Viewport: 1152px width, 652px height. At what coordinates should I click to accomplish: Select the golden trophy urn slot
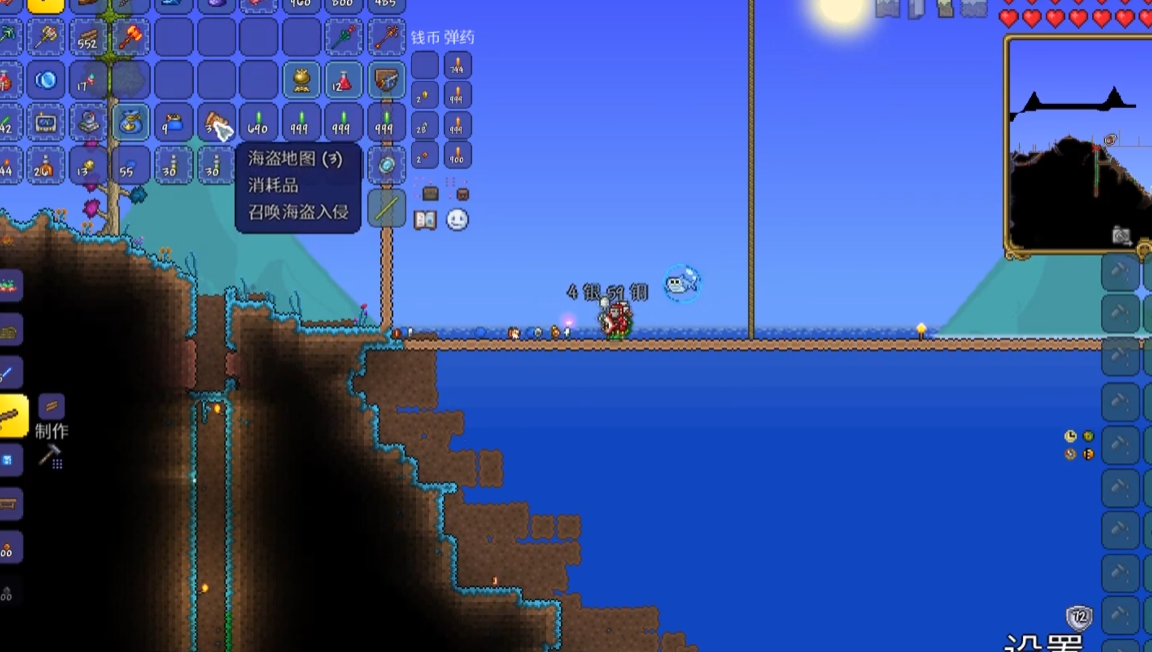pyautogui.click(x=300, y=80)
